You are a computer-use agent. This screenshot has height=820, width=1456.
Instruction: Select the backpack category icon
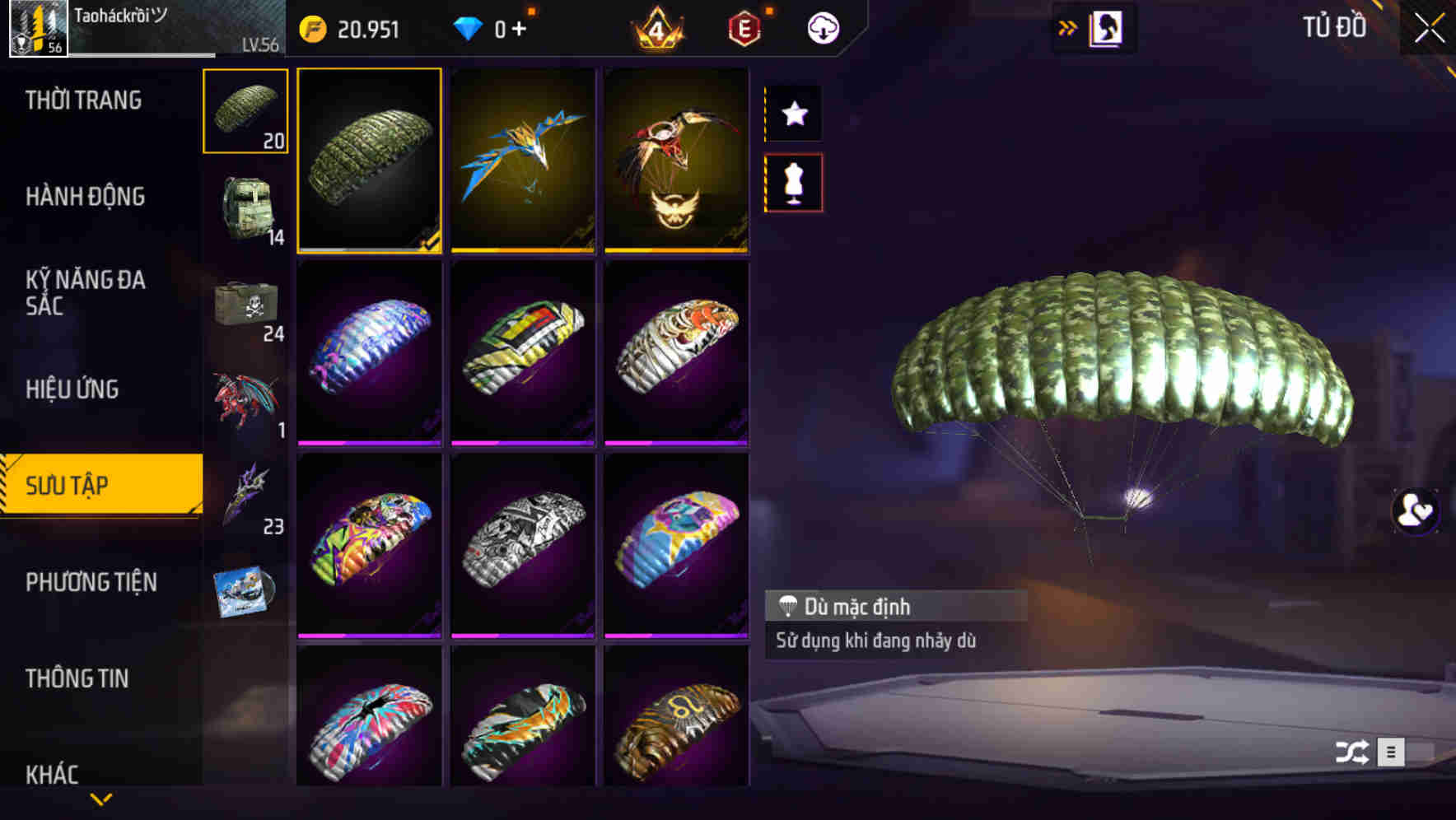tap(245, 212)
